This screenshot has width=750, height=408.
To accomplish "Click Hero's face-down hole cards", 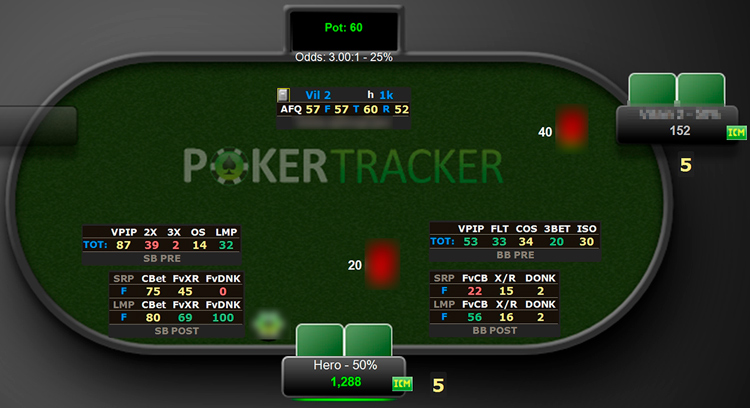I will [344, 340].
